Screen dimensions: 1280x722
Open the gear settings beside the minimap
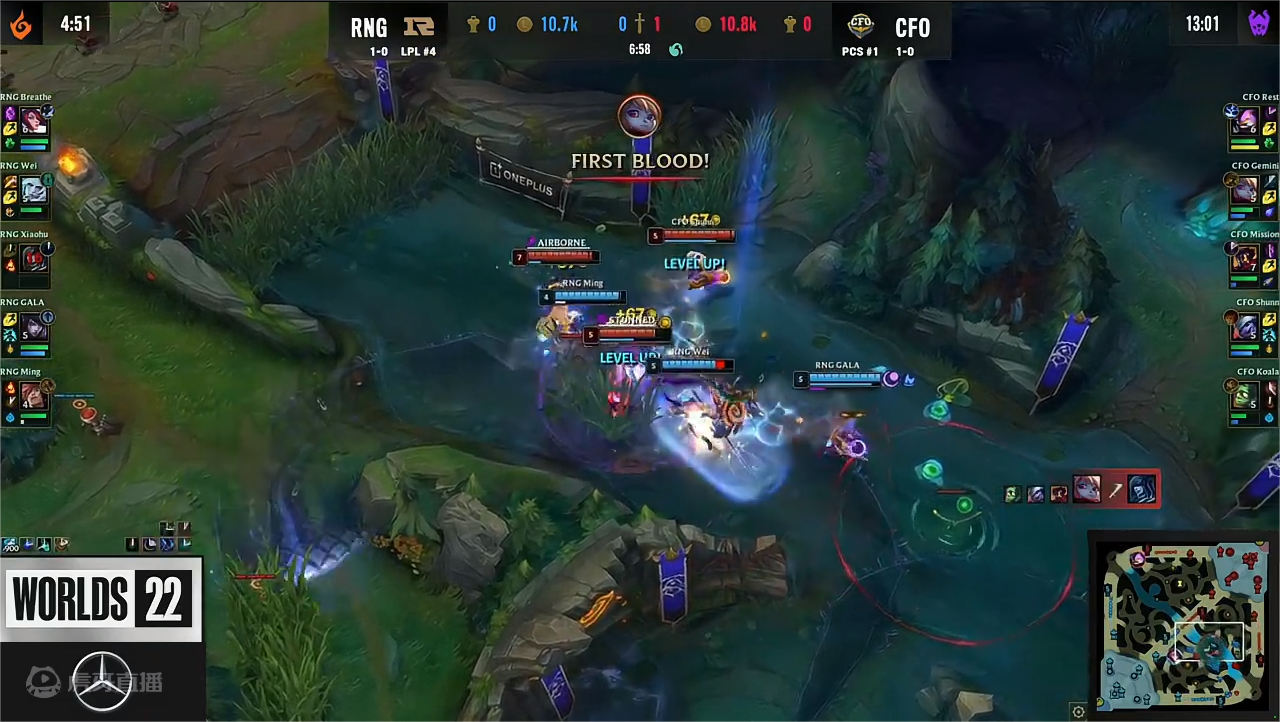tap(1078, 712)
